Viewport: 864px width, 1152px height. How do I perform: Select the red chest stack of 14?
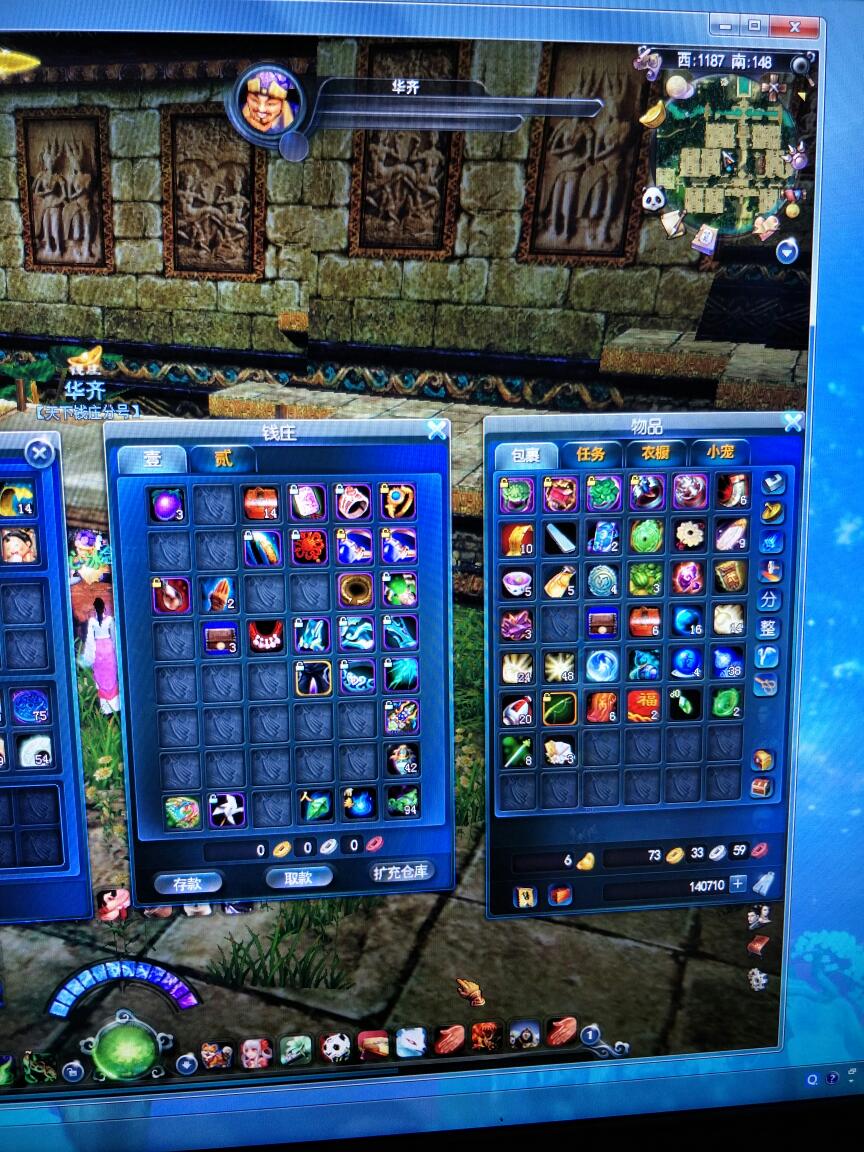point(262,502)
